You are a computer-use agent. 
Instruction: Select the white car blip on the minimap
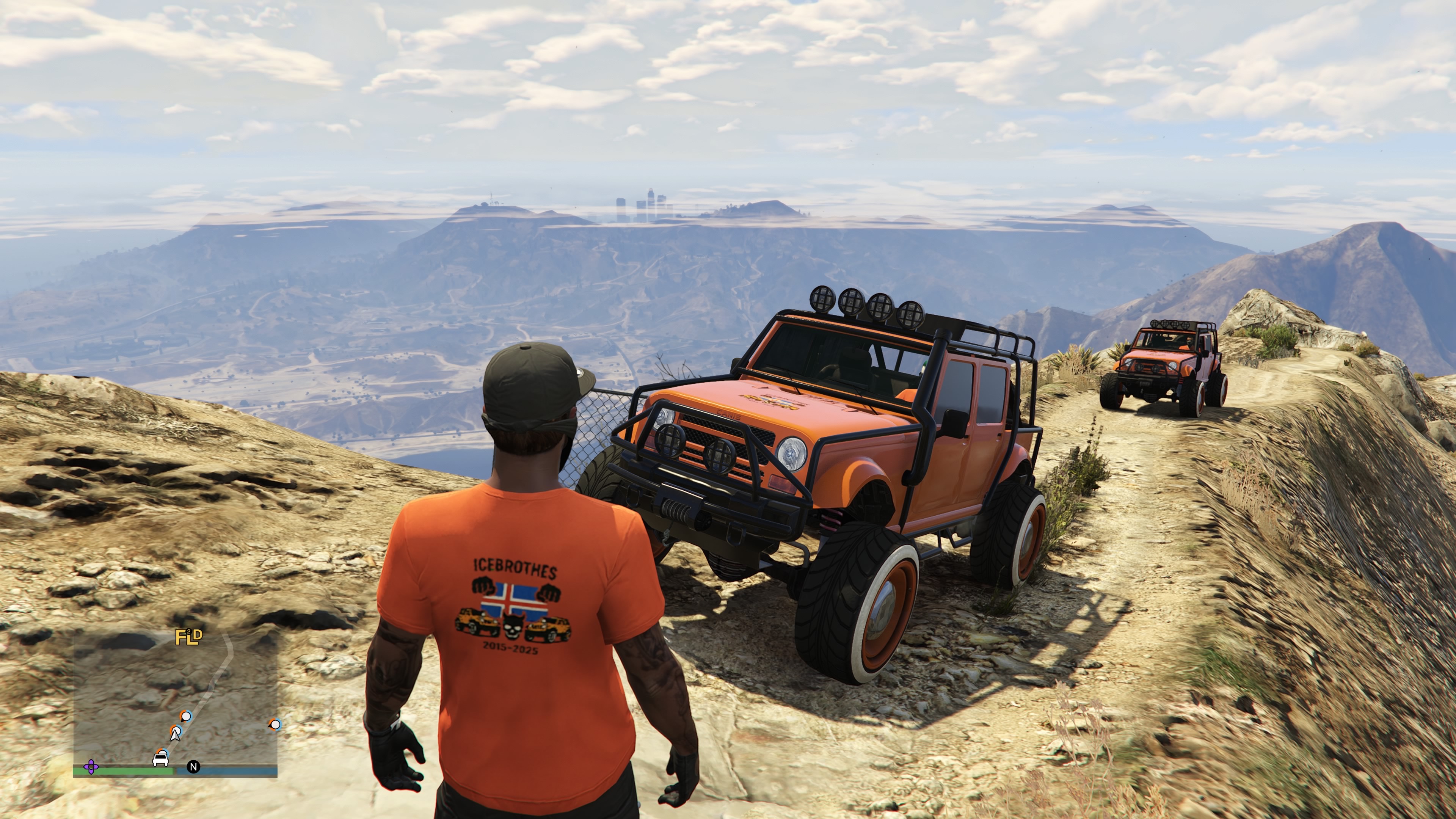coord(160,758)
